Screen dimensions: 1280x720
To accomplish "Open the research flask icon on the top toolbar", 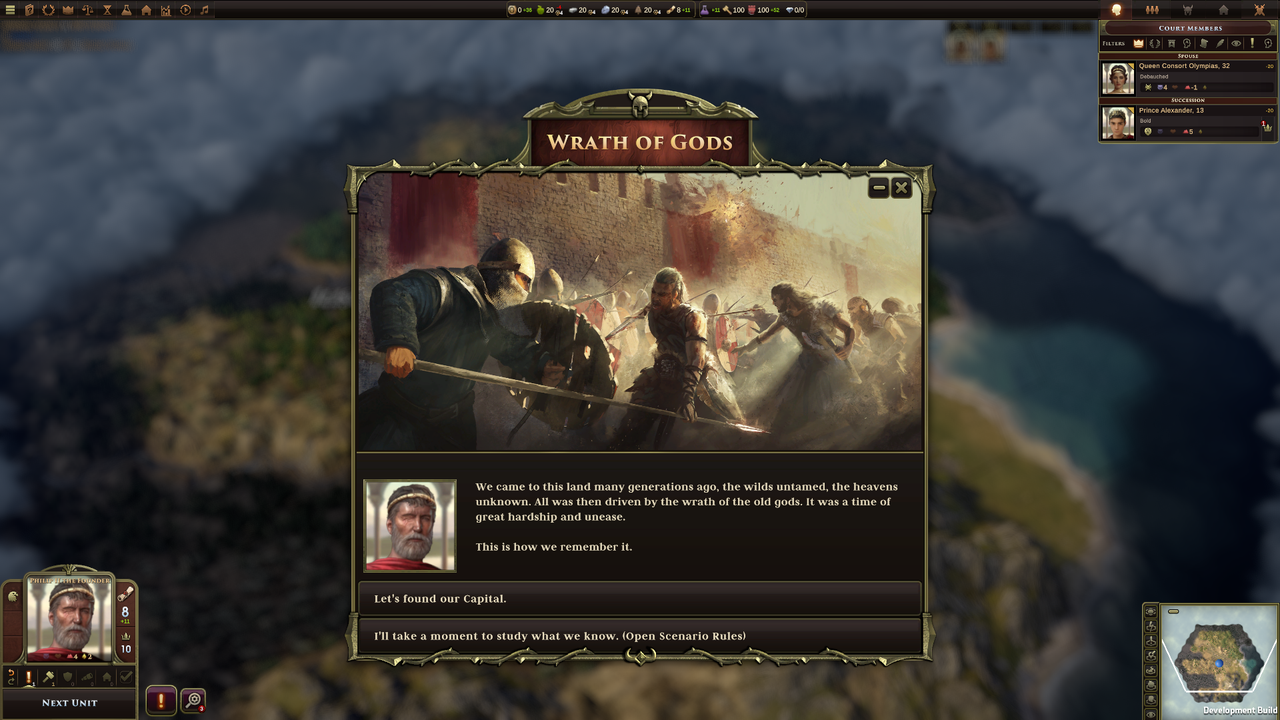I will [127, 10].
